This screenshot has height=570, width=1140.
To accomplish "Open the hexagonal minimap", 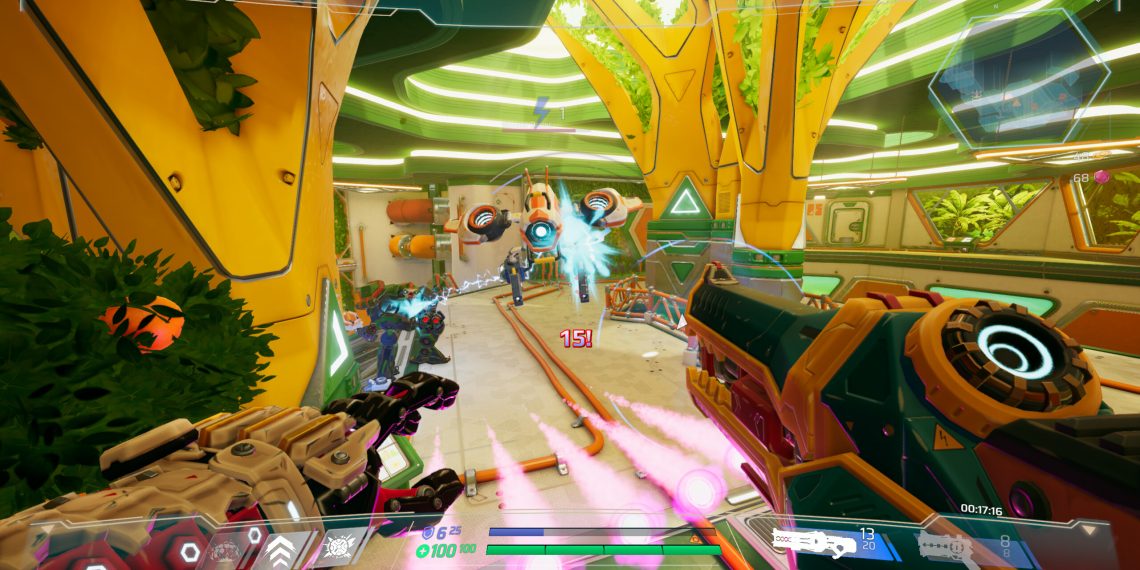I will click(x=1018, y=78).
